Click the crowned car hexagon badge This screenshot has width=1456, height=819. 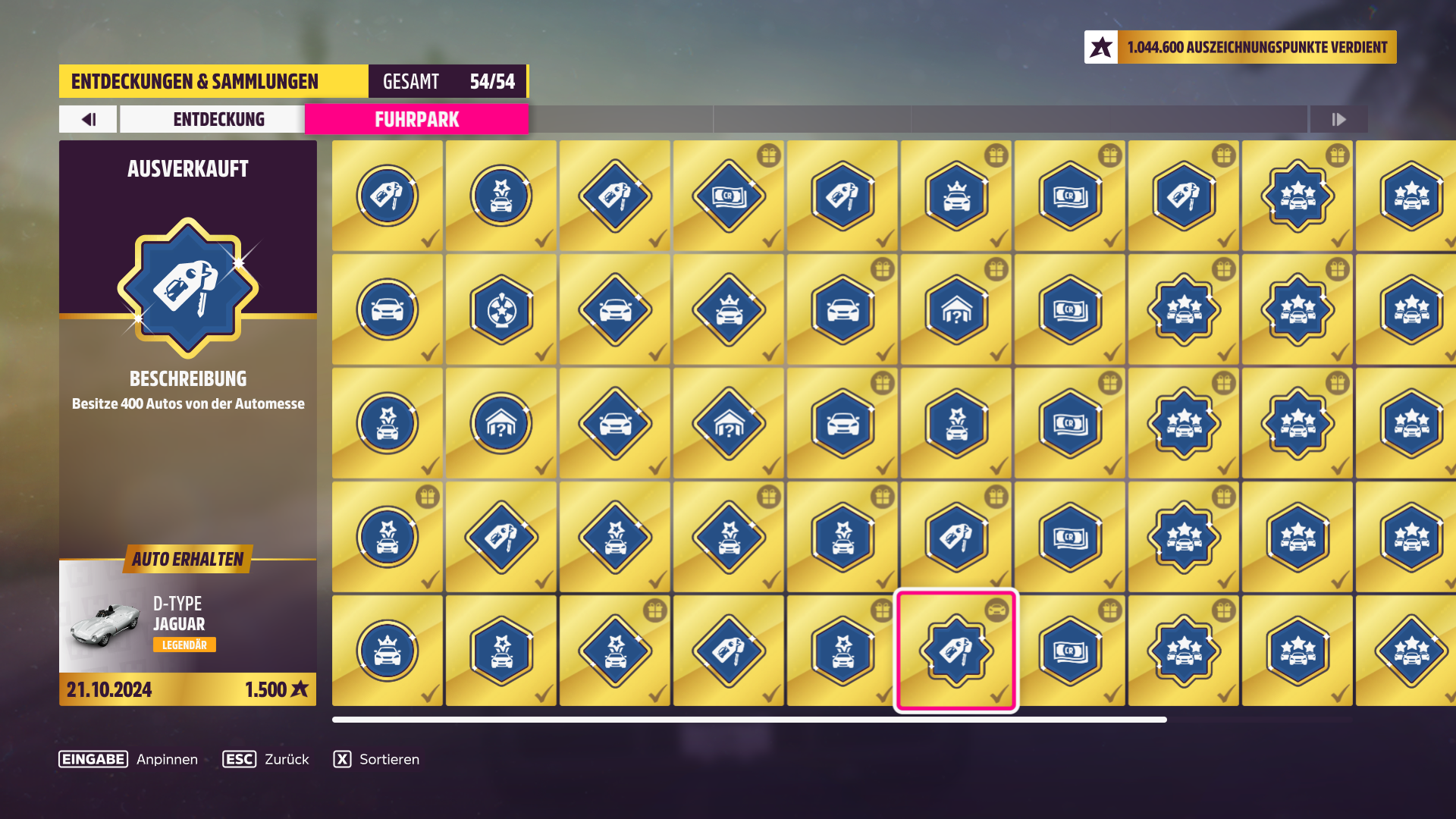coord(956,196)
